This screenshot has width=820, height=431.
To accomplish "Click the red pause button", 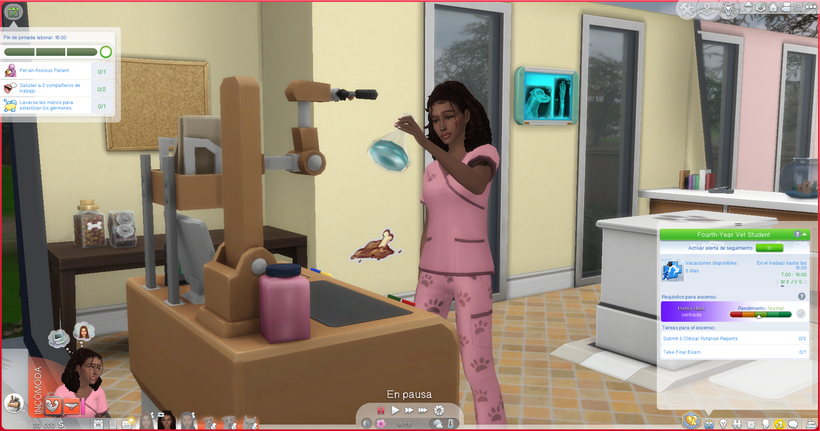I will tap(381, 410).
